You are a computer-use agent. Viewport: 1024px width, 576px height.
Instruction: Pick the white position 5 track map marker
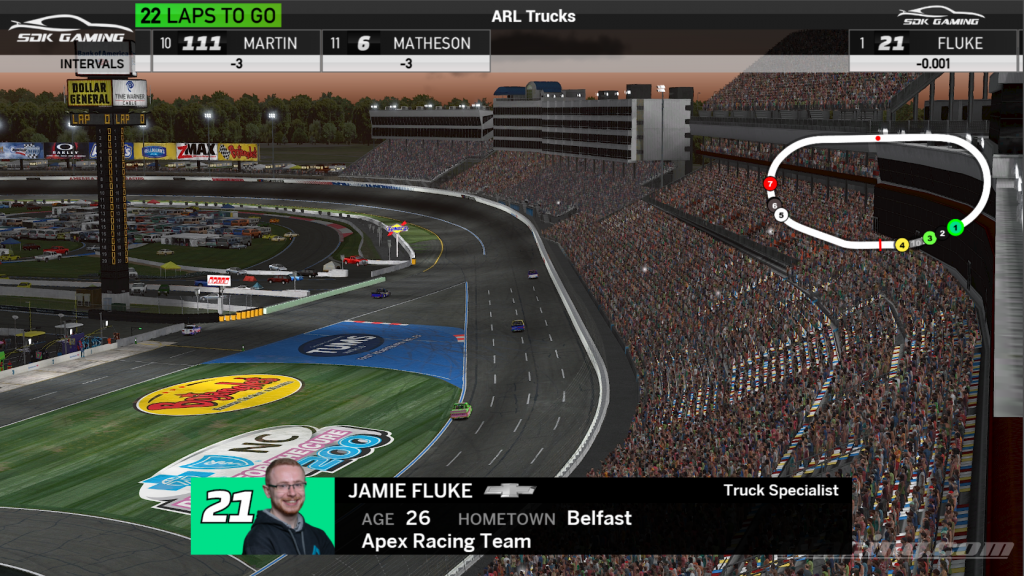coord(781,215)
